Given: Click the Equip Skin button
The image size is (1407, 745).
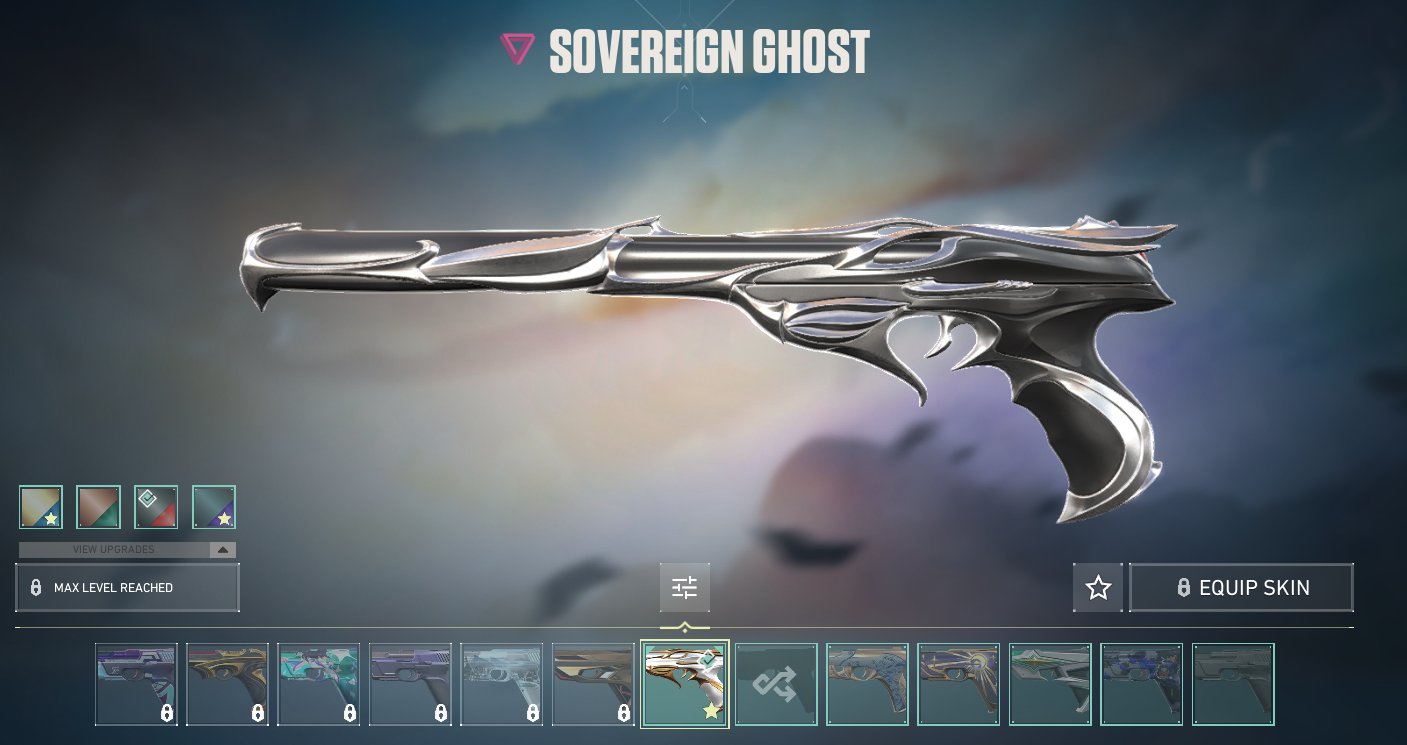Looking at the screenshot, I should (x=1241, y=588).
